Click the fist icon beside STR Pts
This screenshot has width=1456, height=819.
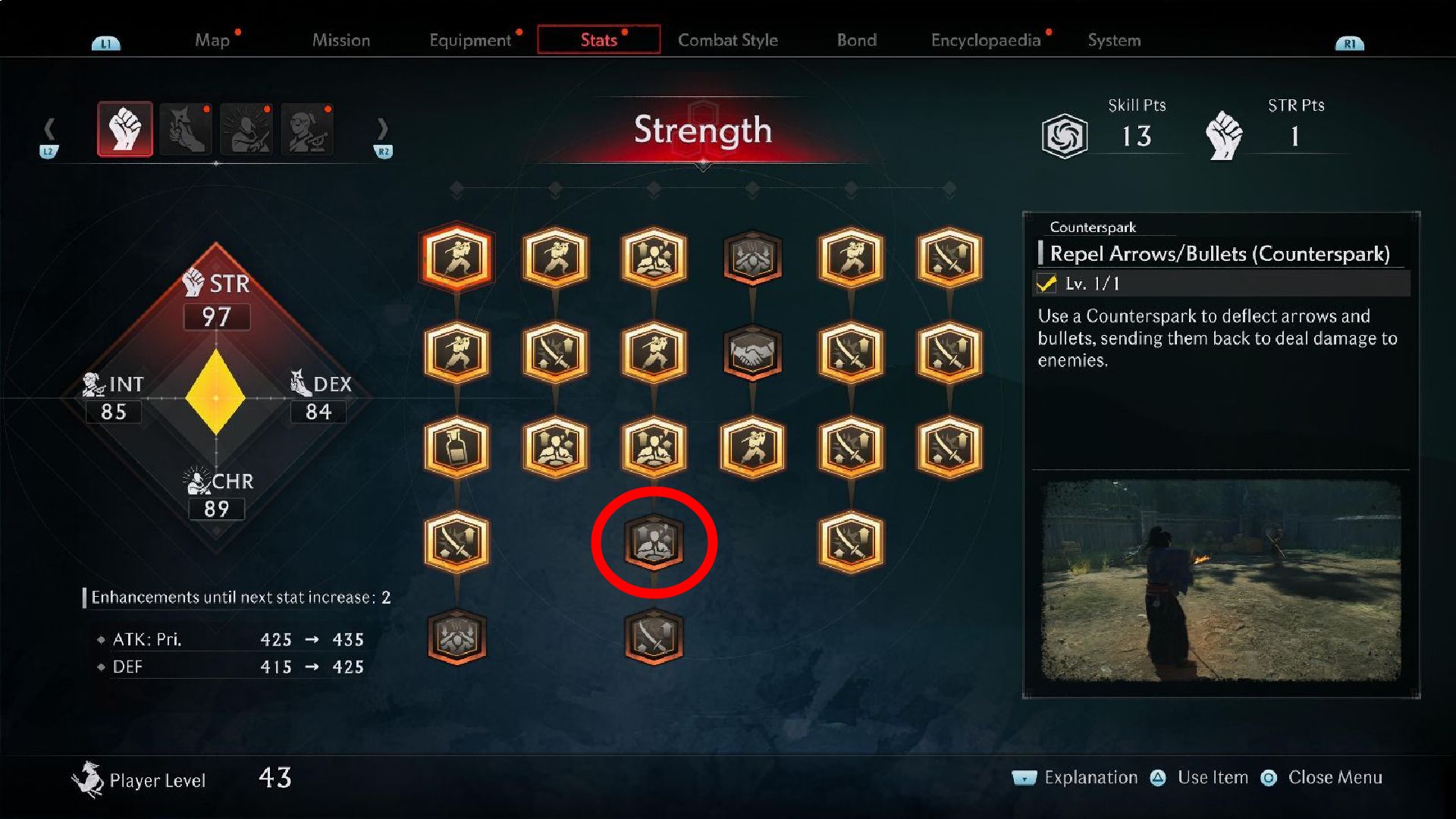[x=1226, y=130]
